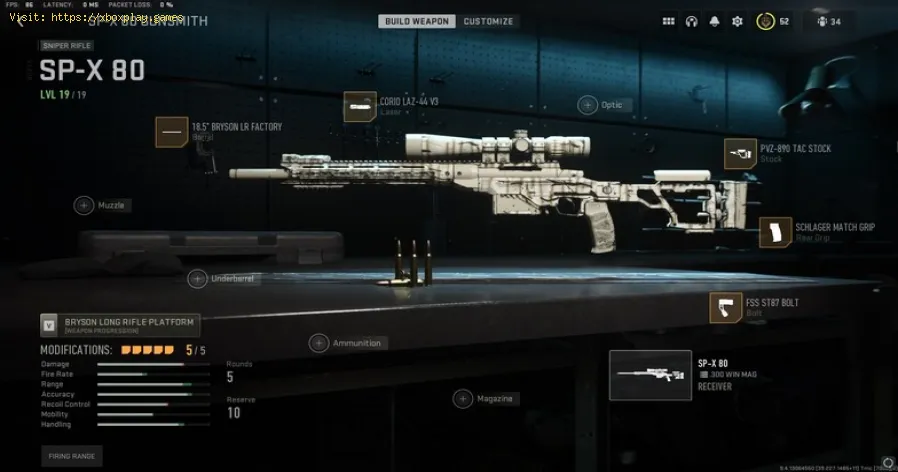Open the settings gear icon
This screenshot has width=898, height=472.
click(x=737, y=21)
